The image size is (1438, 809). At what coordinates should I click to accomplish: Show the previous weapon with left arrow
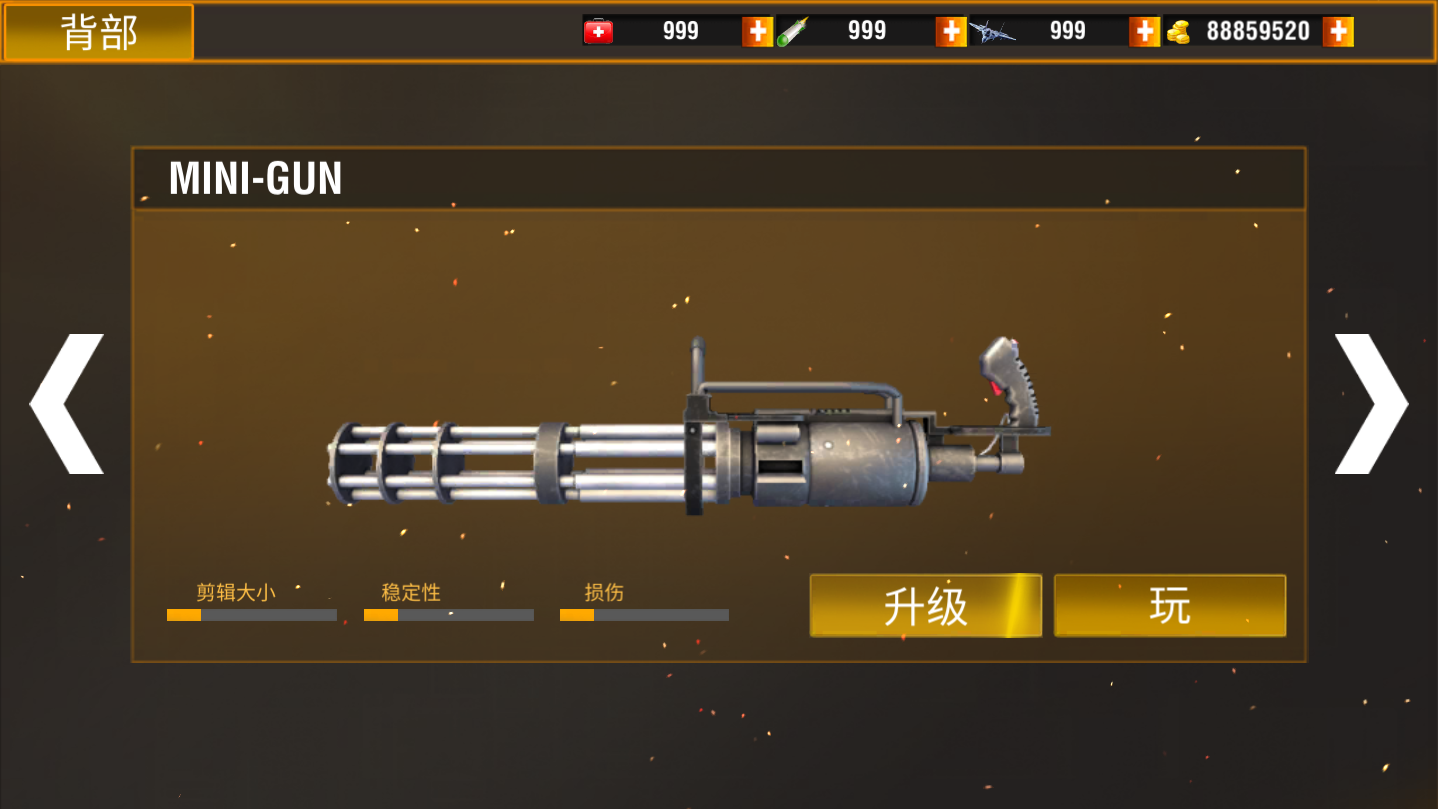(x=68, y=404)
